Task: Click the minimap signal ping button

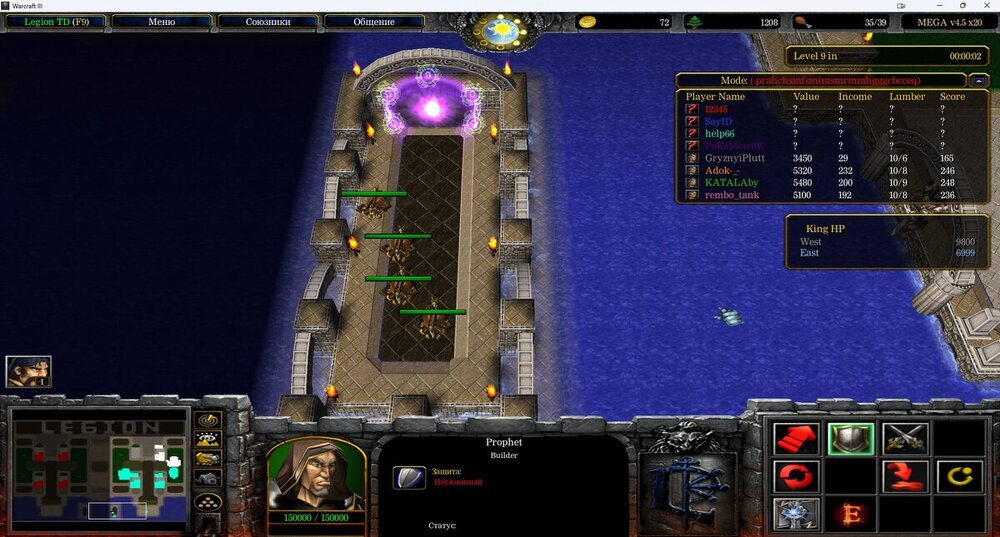Action: point(208,421)
